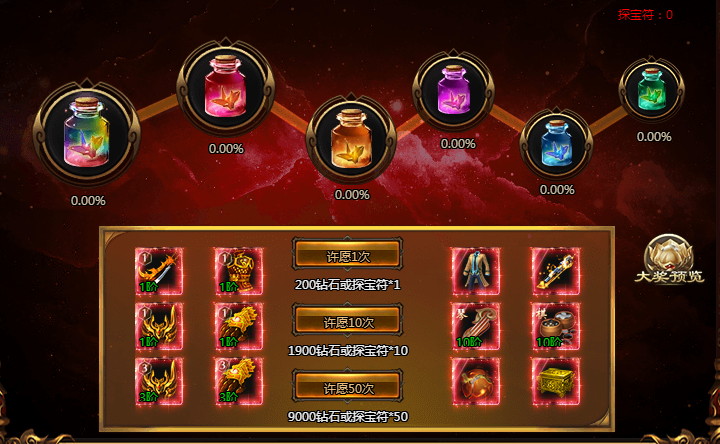Image resolution: width=720 pixels, height=444 pixels.
Task: Select the red potion bottle
Action: pos(225,89)
